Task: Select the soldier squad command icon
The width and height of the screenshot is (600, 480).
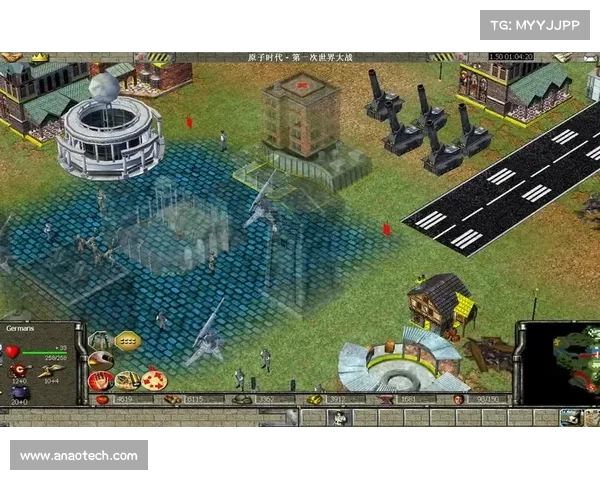Action: tap(102, 341)
